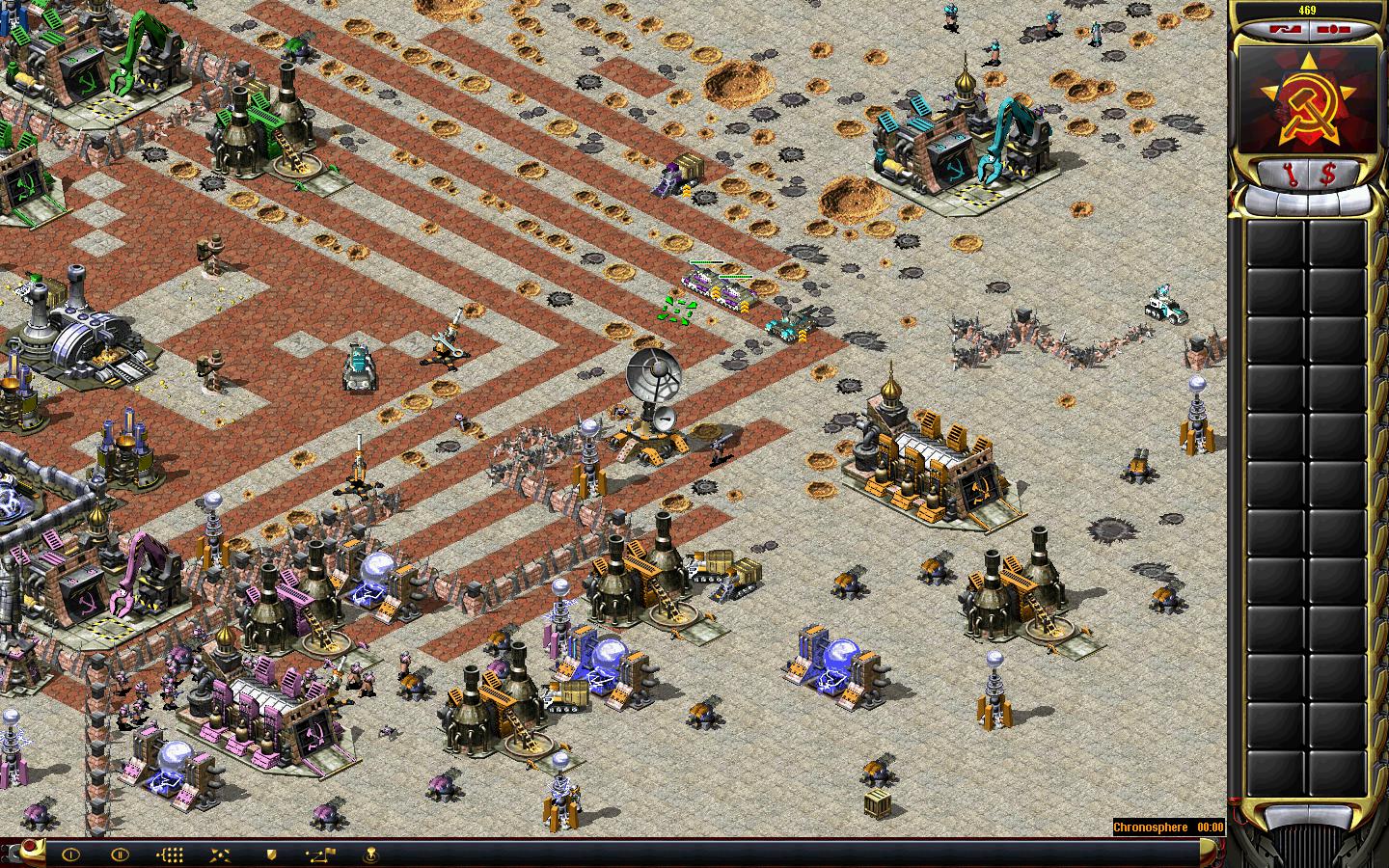Viewport: 1389px width, 868px height.
Task: Place a beacon using the beacon icon
Action: pyautogui.click(x=370, y=854)
